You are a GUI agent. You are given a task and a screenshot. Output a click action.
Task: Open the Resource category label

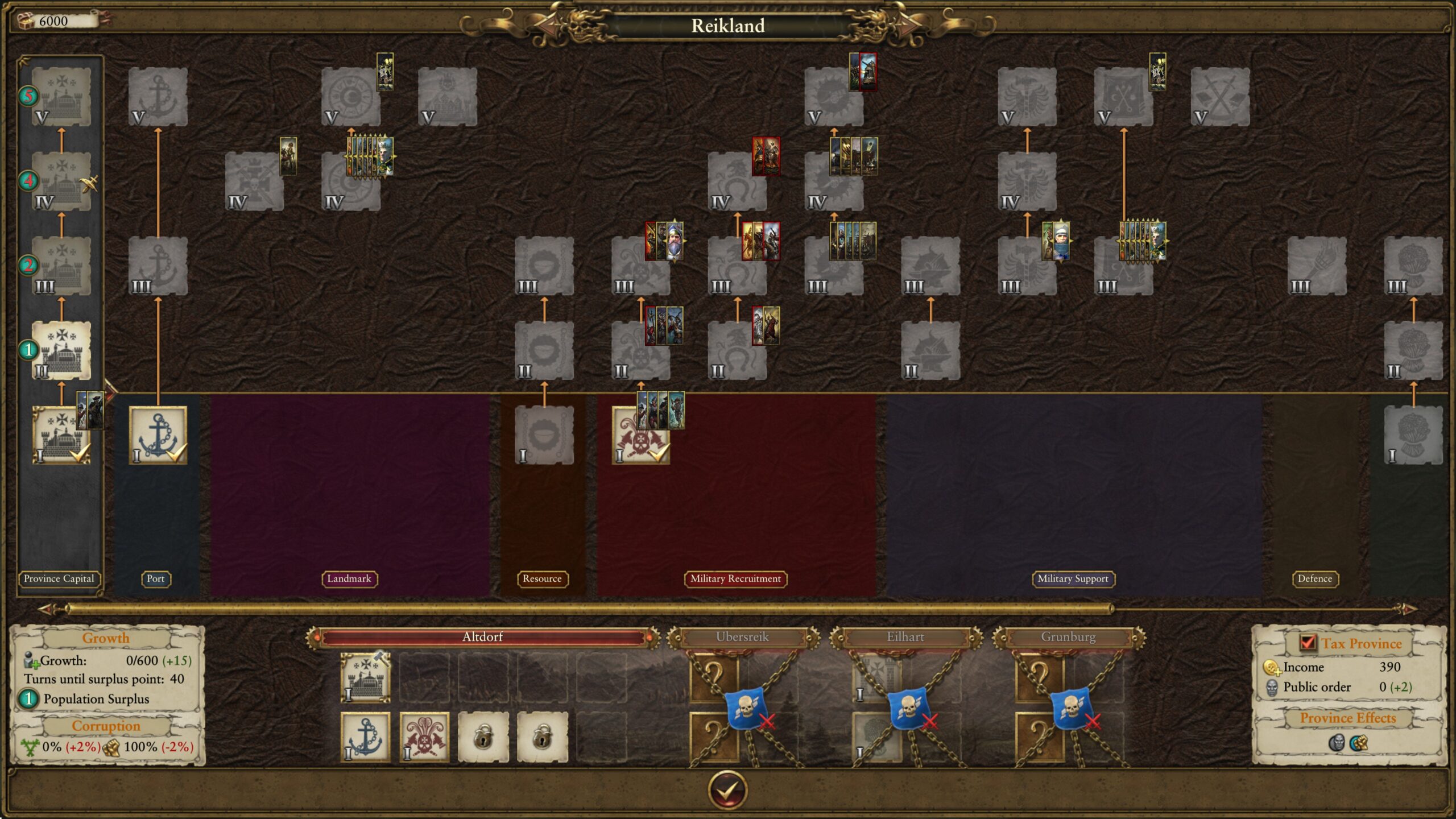tap(542, 578)
